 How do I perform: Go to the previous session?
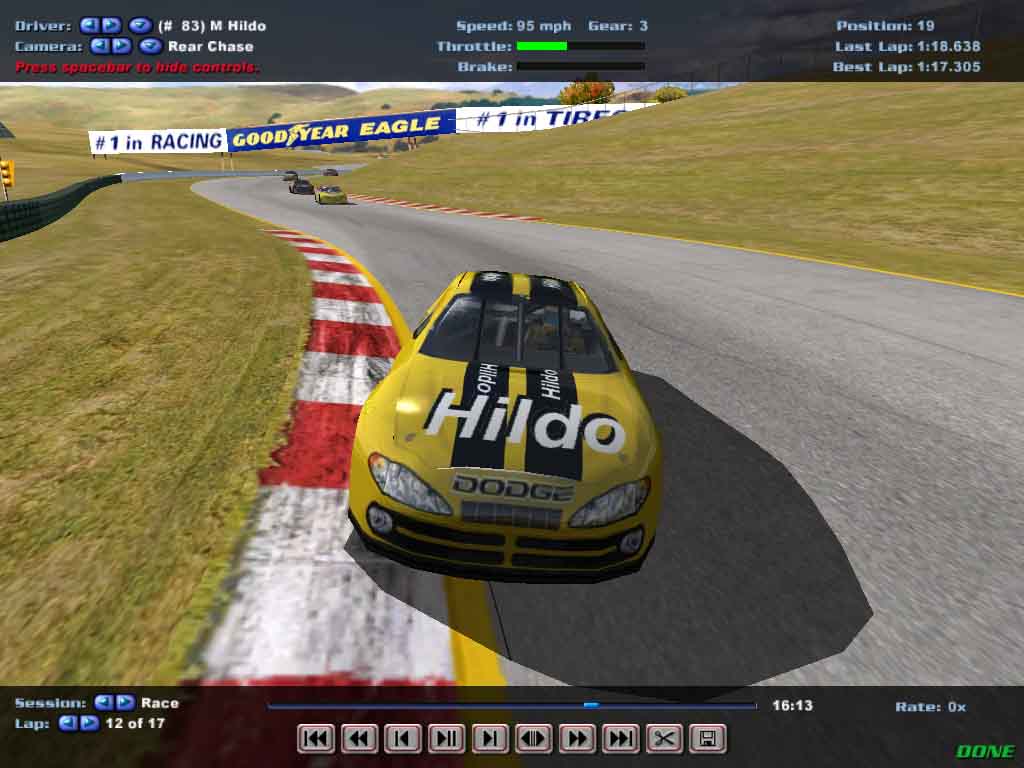[102, 703]
